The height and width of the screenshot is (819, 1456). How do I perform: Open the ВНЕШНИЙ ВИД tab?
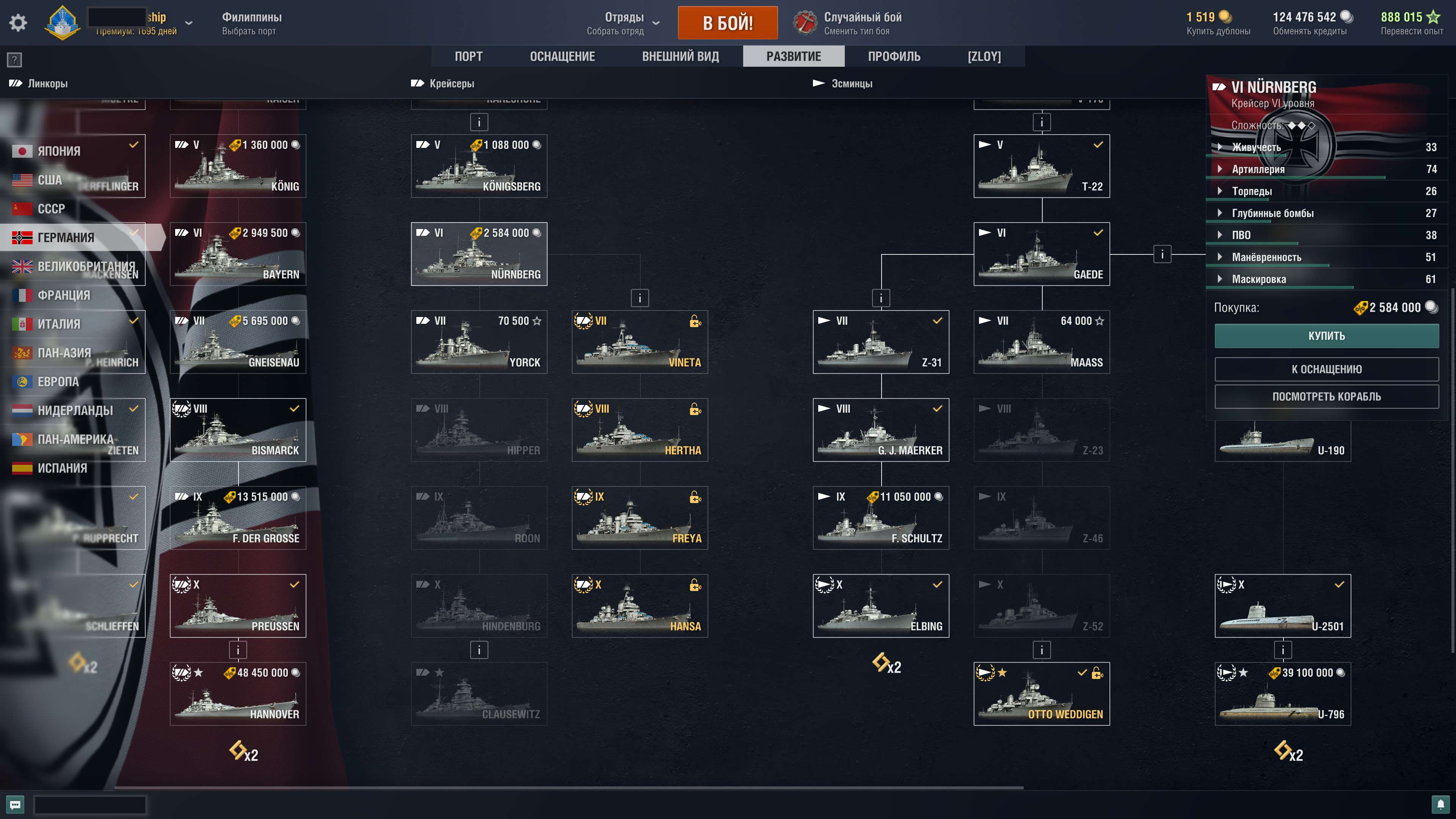click(680, 56)
